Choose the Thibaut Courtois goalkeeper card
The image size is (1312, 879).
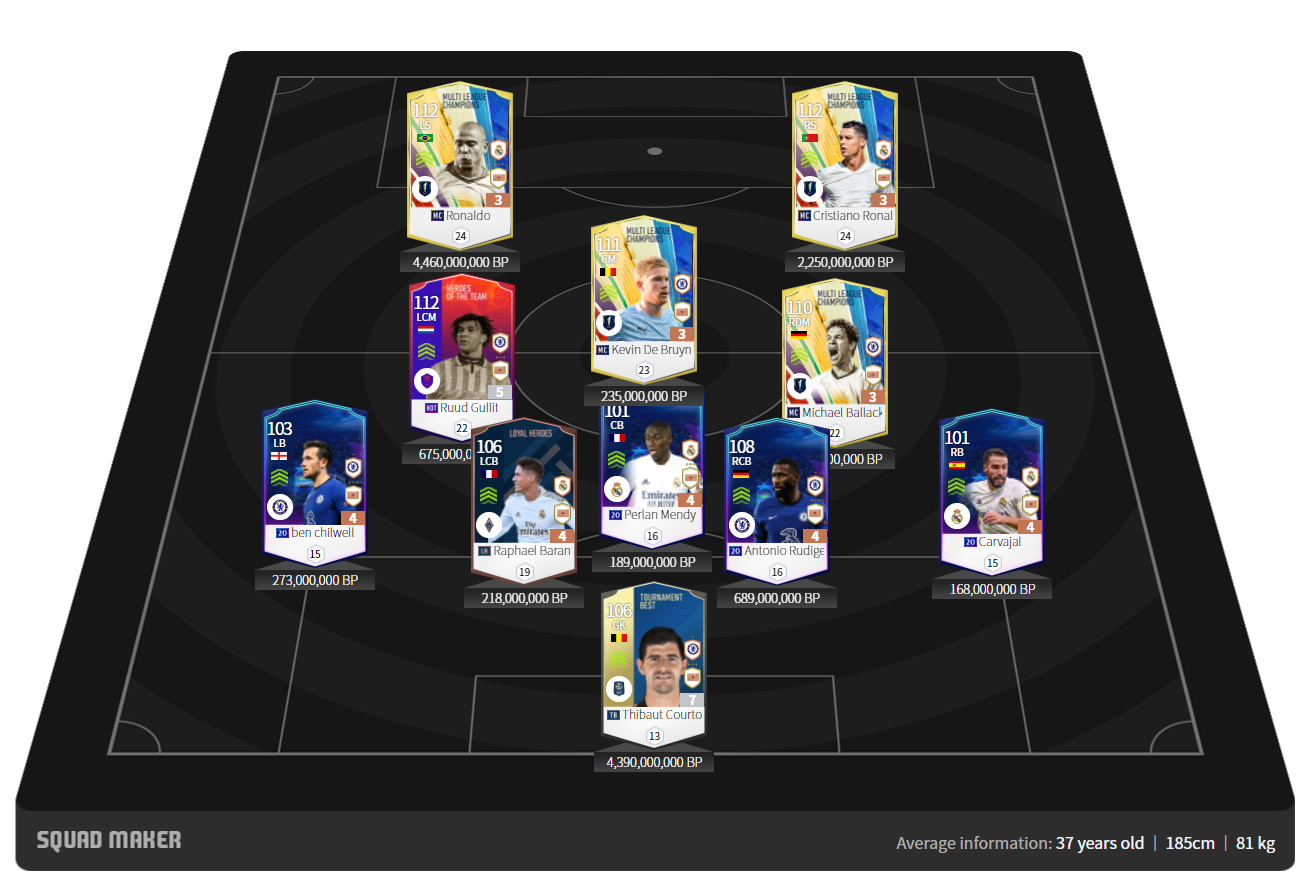tap(654, 660)
